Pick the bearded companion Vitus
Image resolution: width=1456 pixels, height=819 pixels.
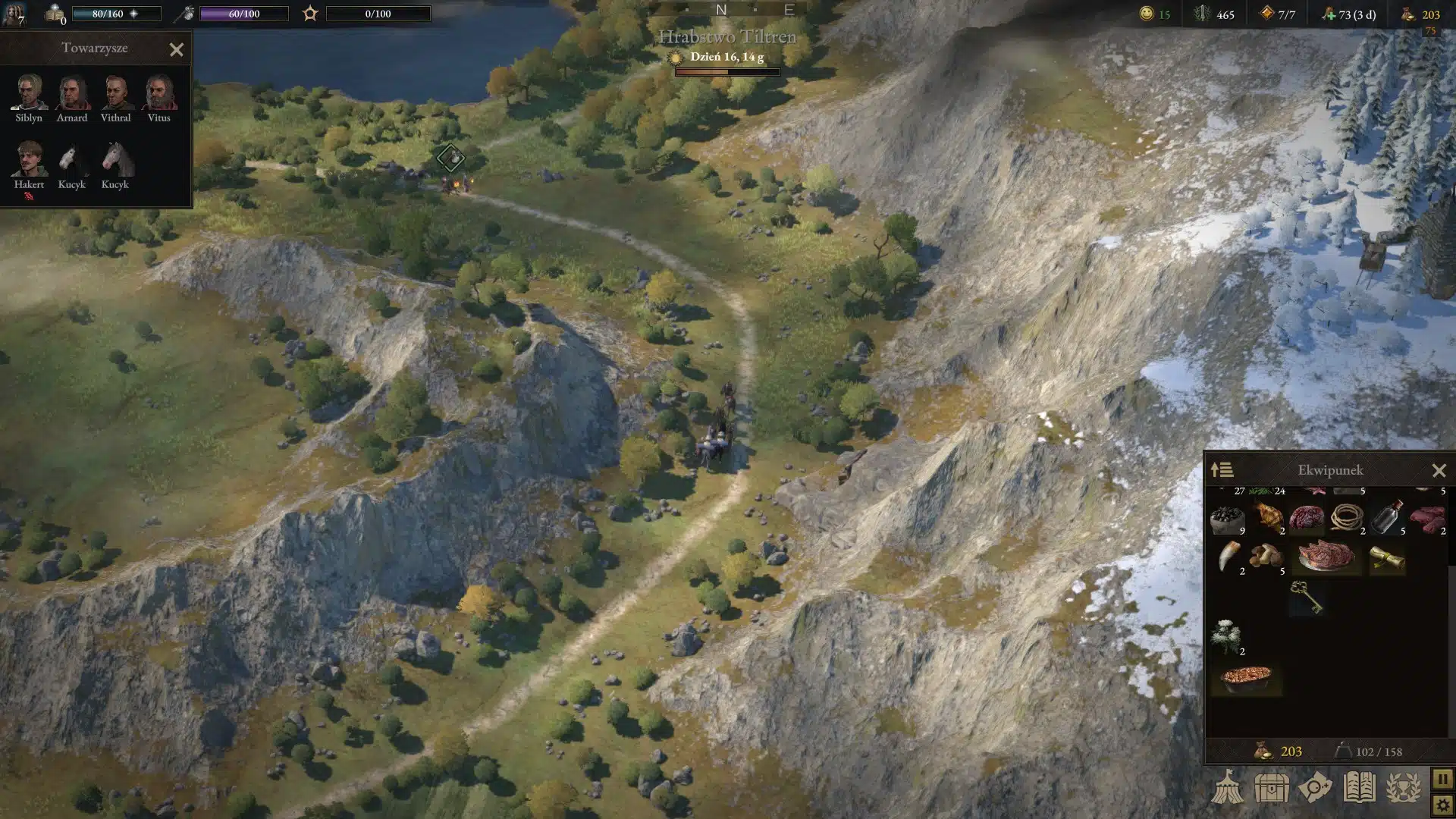pos(158,93)
